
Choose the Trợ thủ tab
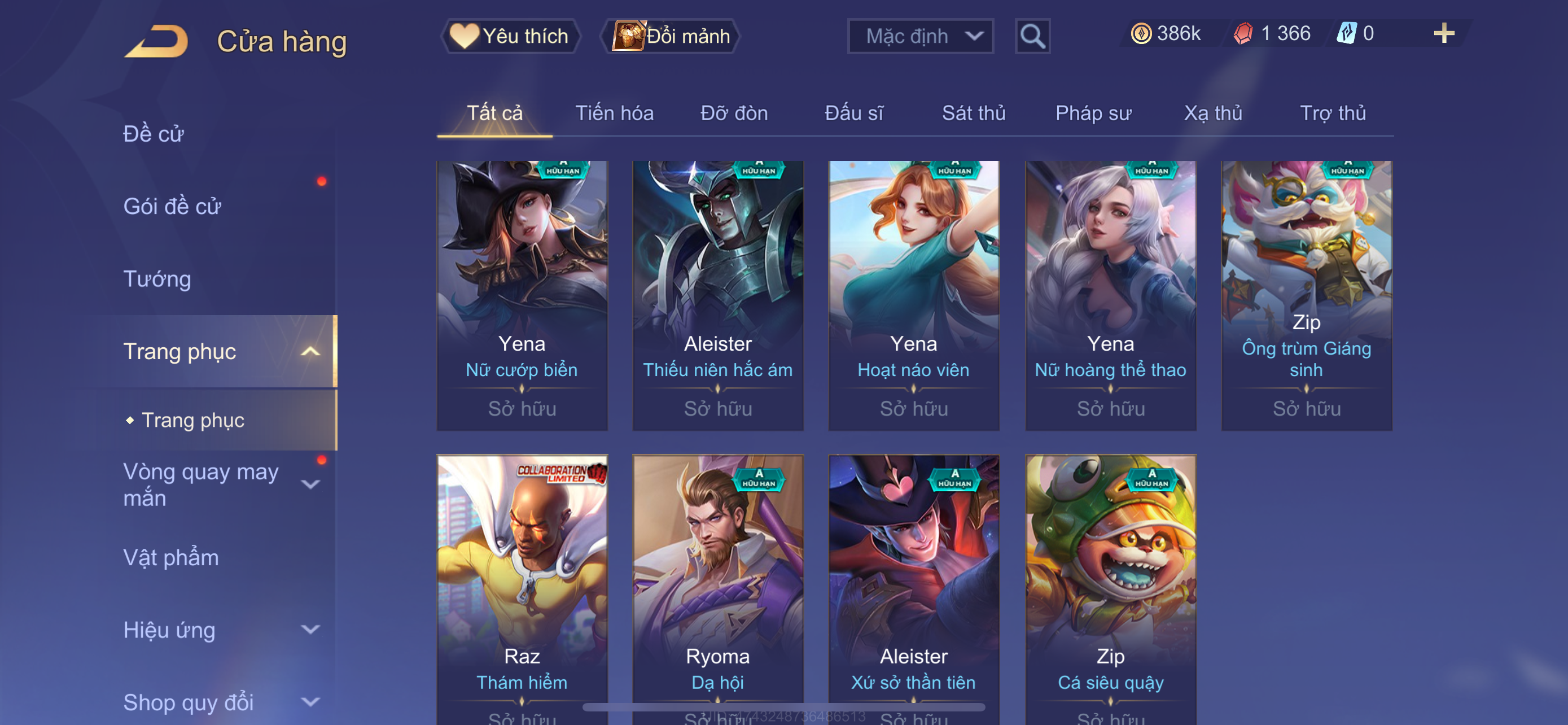1333,113
